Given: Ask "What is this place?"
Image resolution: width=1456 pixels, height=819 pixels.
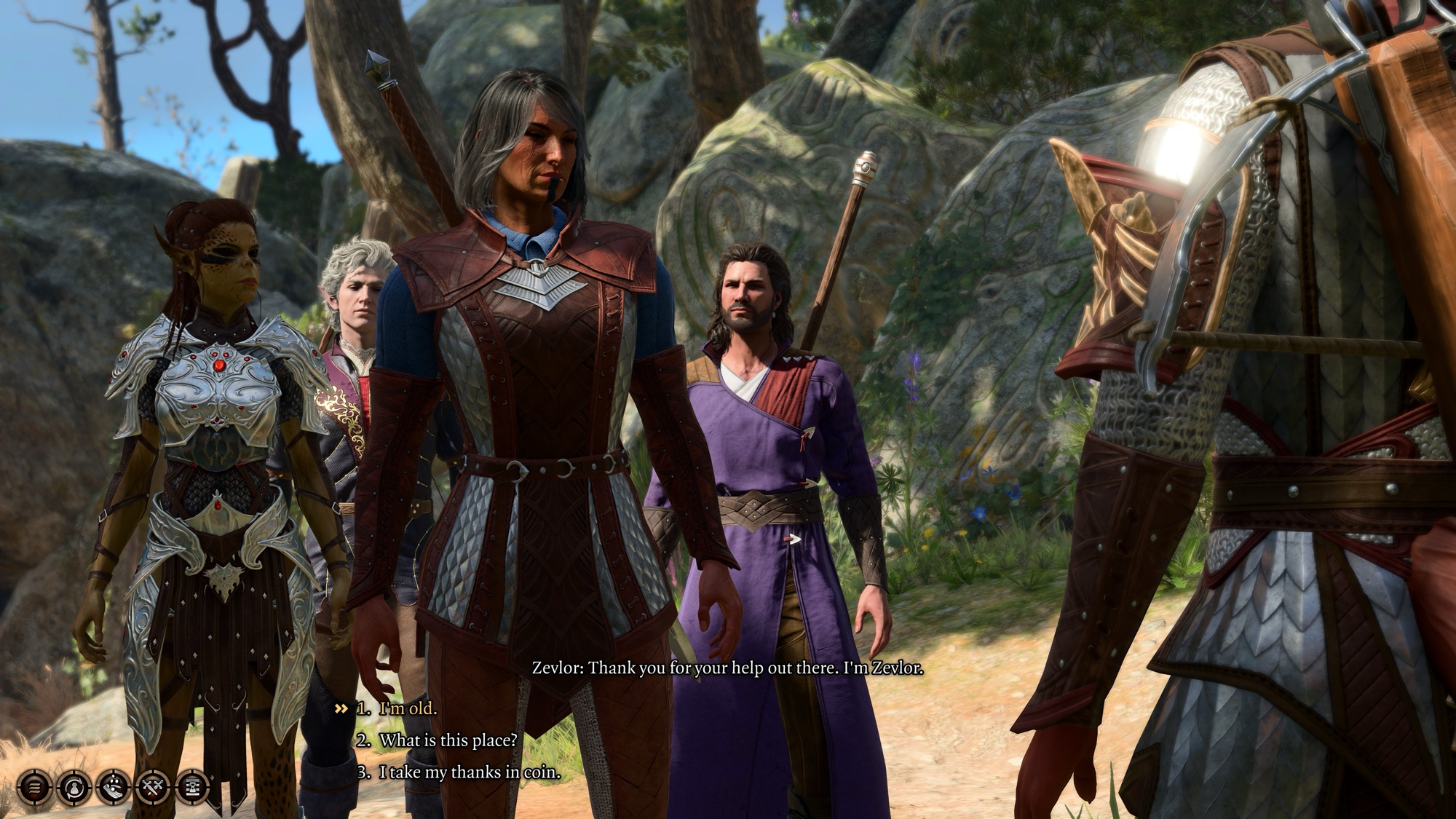Looking at the screenshot, I should [448, 740].
